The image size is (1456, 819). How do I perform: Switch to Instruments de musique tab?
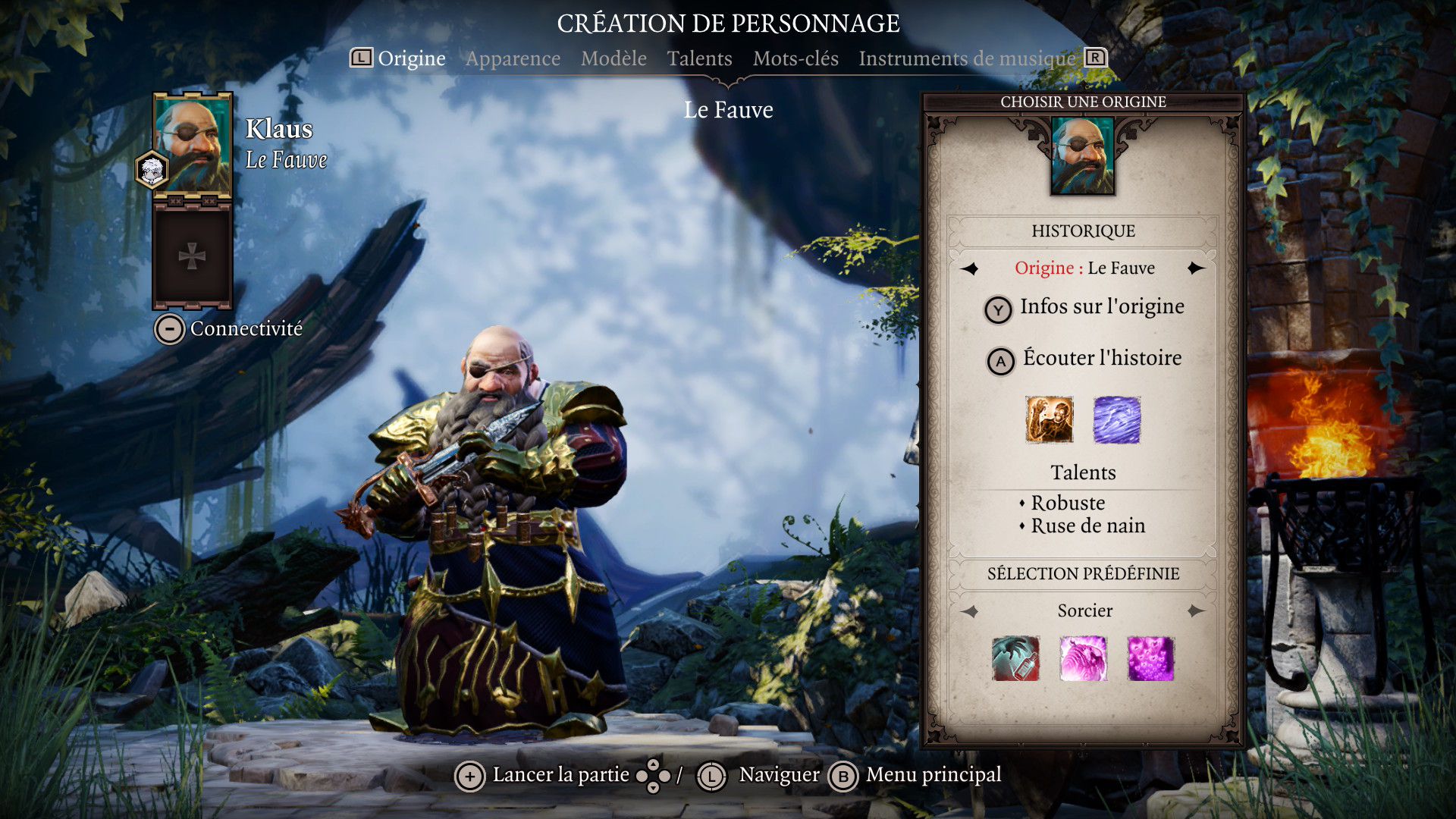[x=967, y=58]
